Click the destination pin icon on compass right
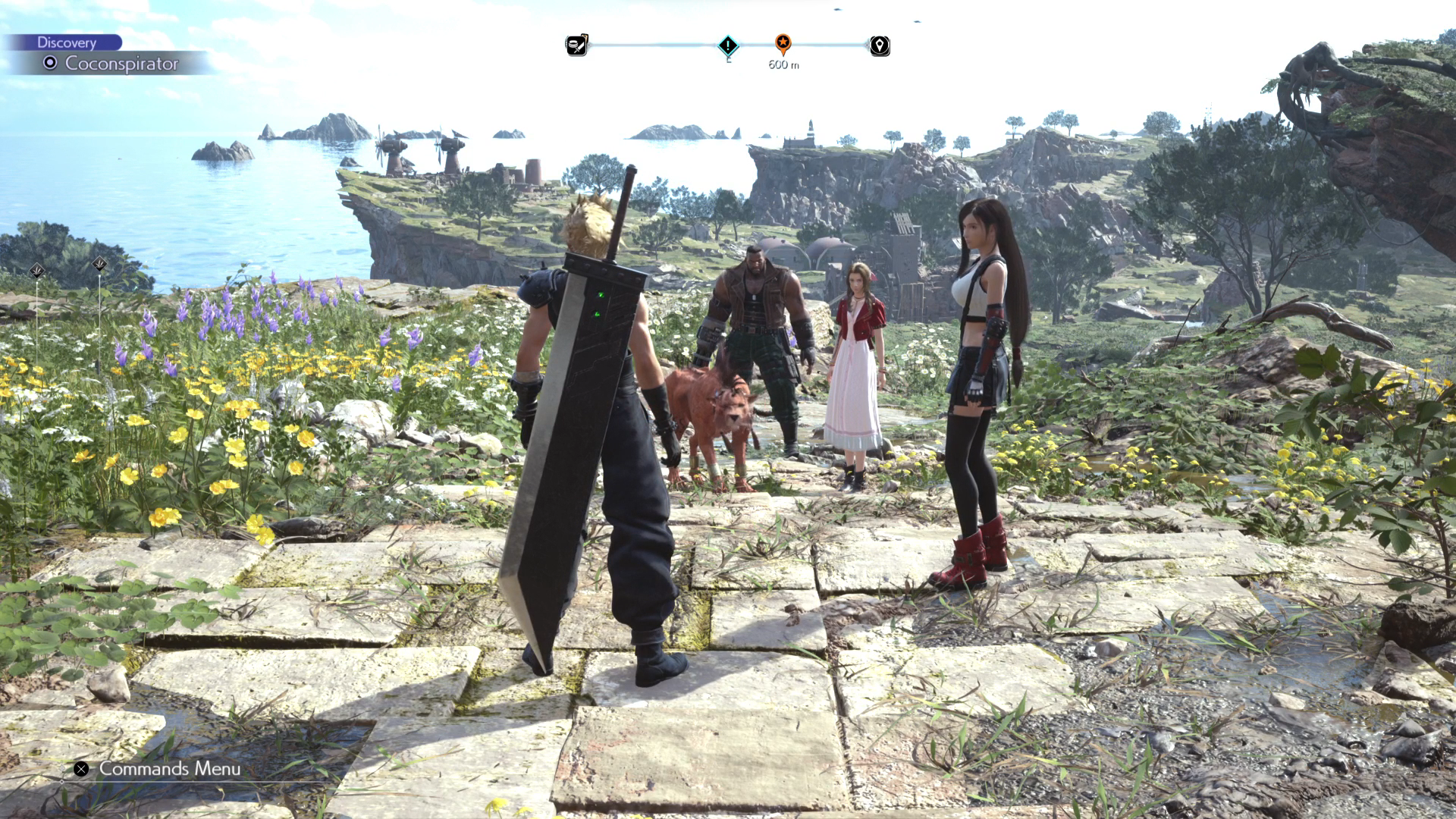The width and height of the screenshot is (1456, 819). coord(879,46)
